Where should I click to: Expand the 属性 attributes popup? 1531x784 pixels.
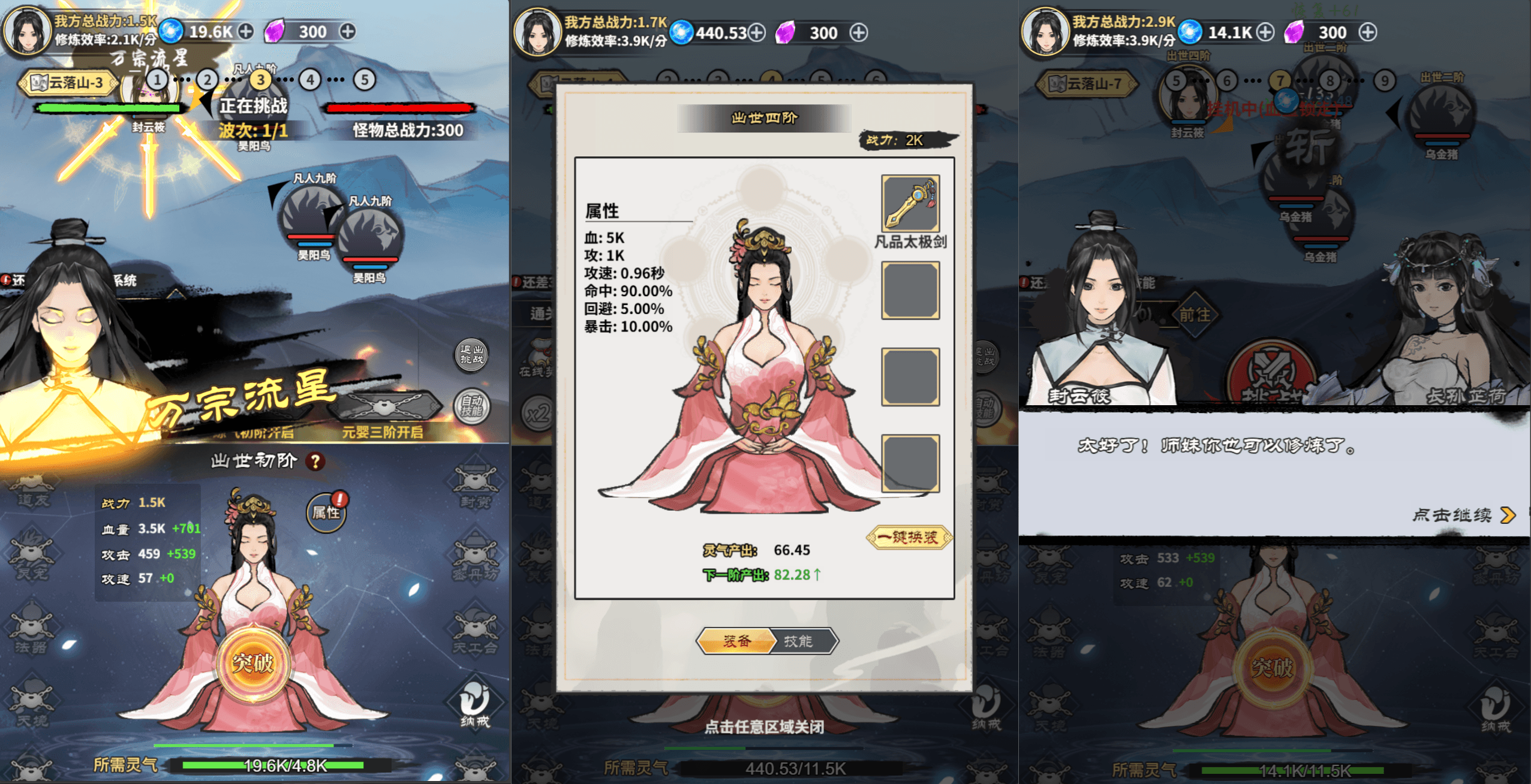coord(327,512)
